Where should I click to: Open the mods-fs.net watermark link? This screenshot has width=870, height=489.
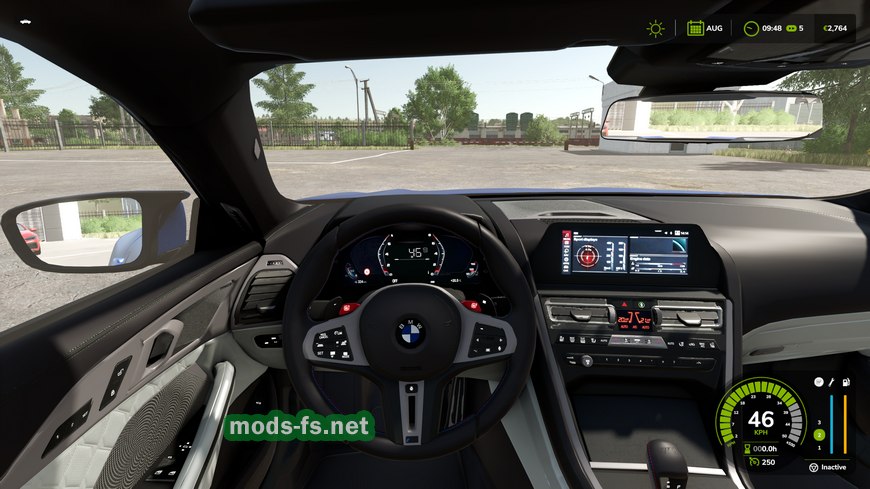click(x=299, y=427)
